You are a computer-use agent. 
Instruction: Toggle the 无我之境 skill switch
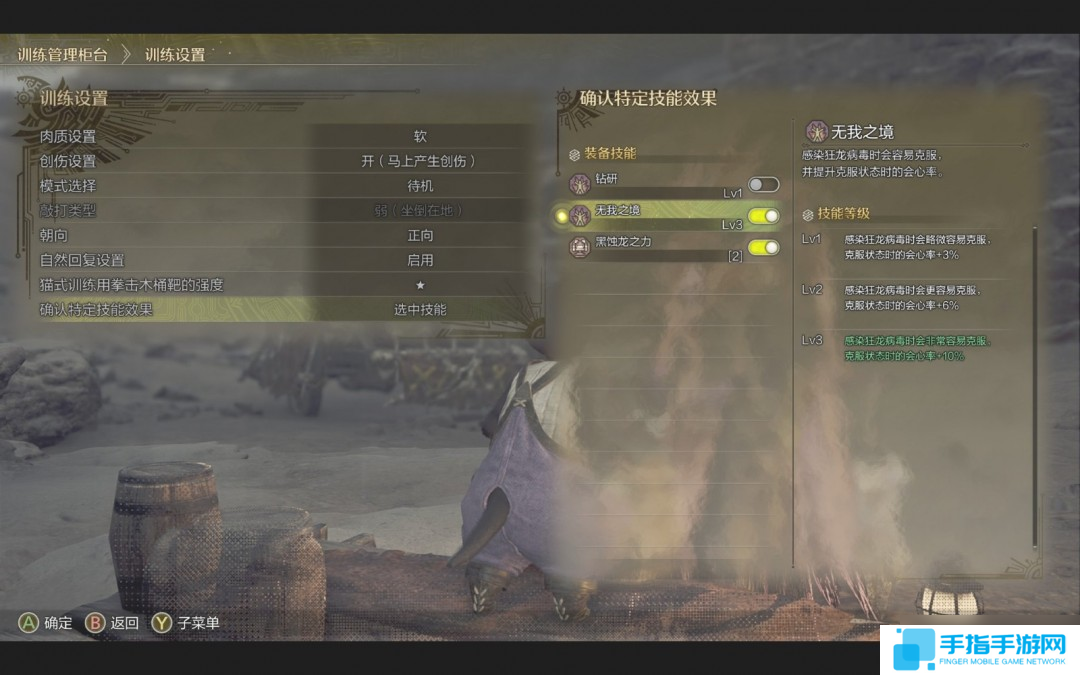pyautogui.click(x=763, y=216)
